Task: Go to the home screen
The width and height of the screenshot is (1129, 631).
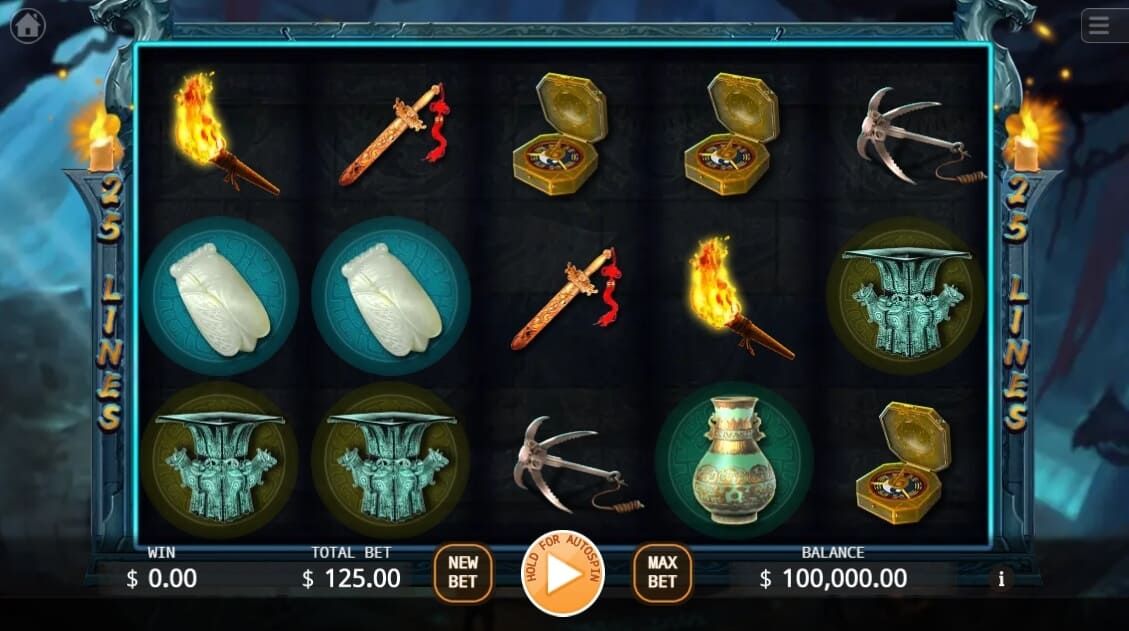Action: (x=27, y=25)
